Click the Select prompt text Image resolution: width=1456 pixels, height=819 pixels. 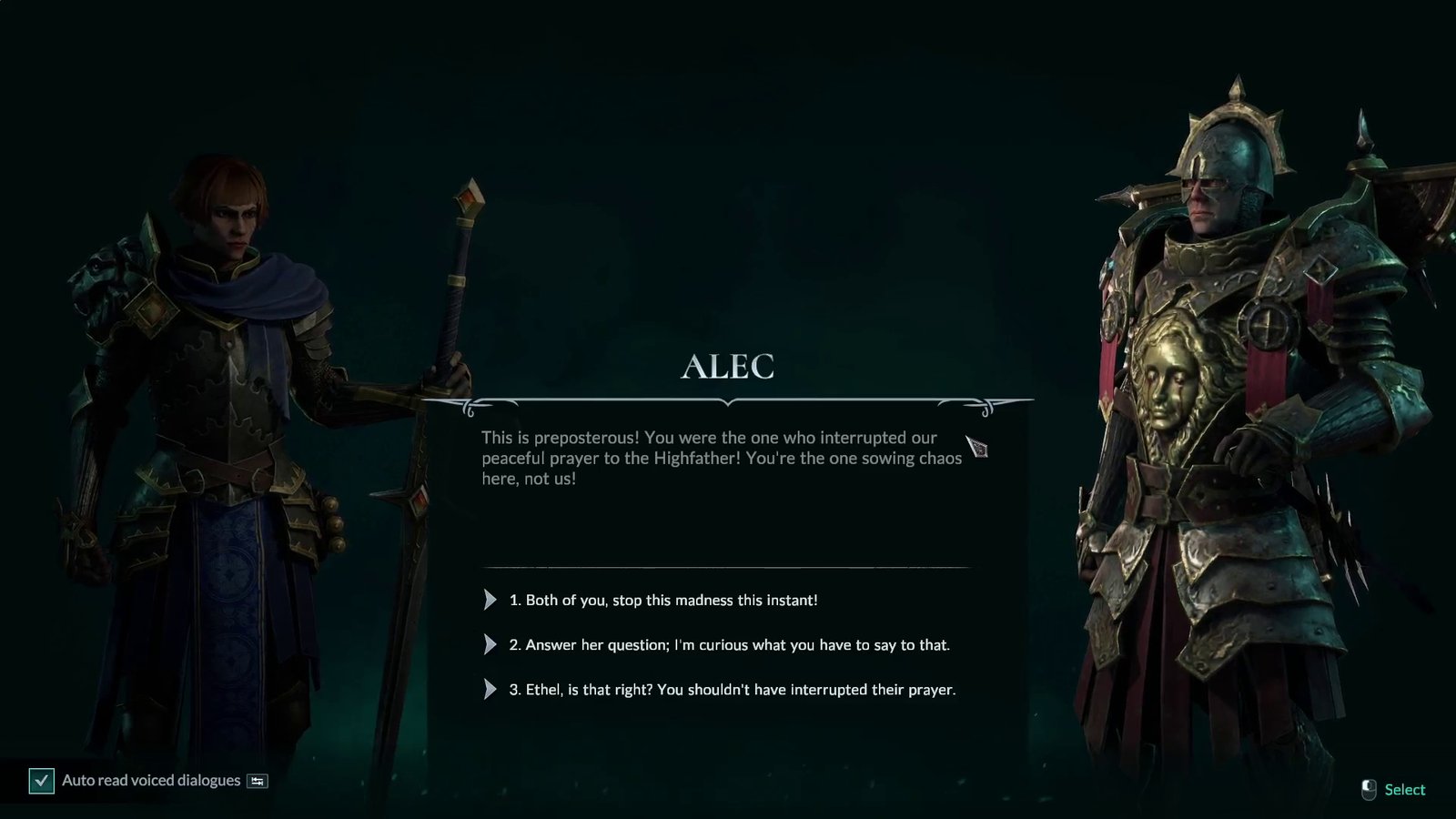[1405, 789]
